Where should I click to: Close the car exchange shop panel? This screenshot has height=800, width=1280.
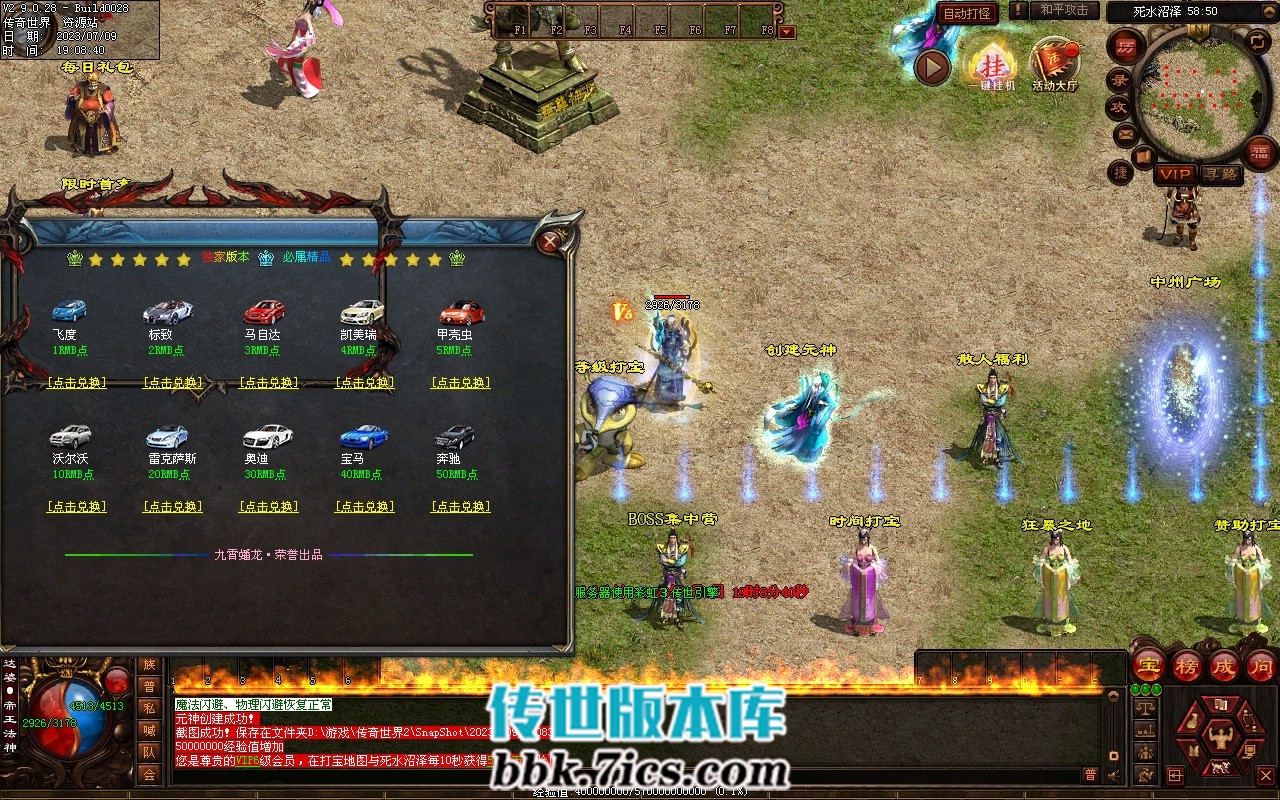pyautogui.click(x=549, y=241)
